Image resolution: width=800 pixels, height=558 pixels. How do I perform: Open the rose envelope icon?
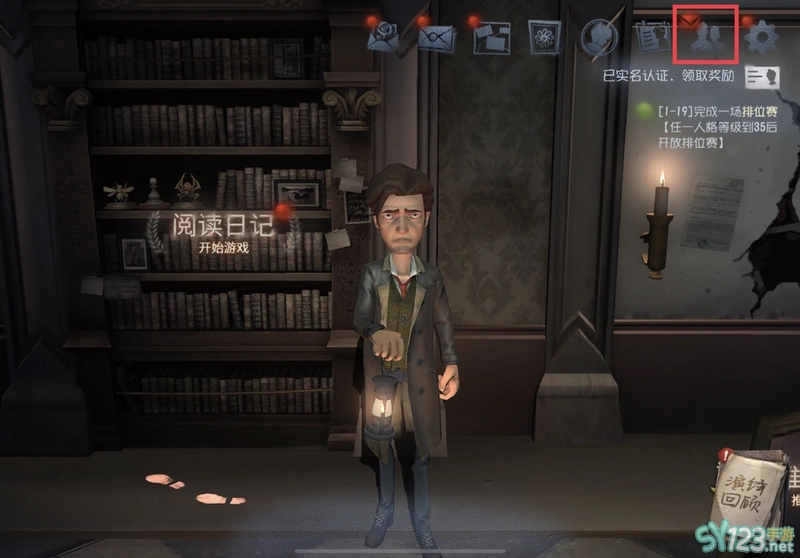pos(385,38)
